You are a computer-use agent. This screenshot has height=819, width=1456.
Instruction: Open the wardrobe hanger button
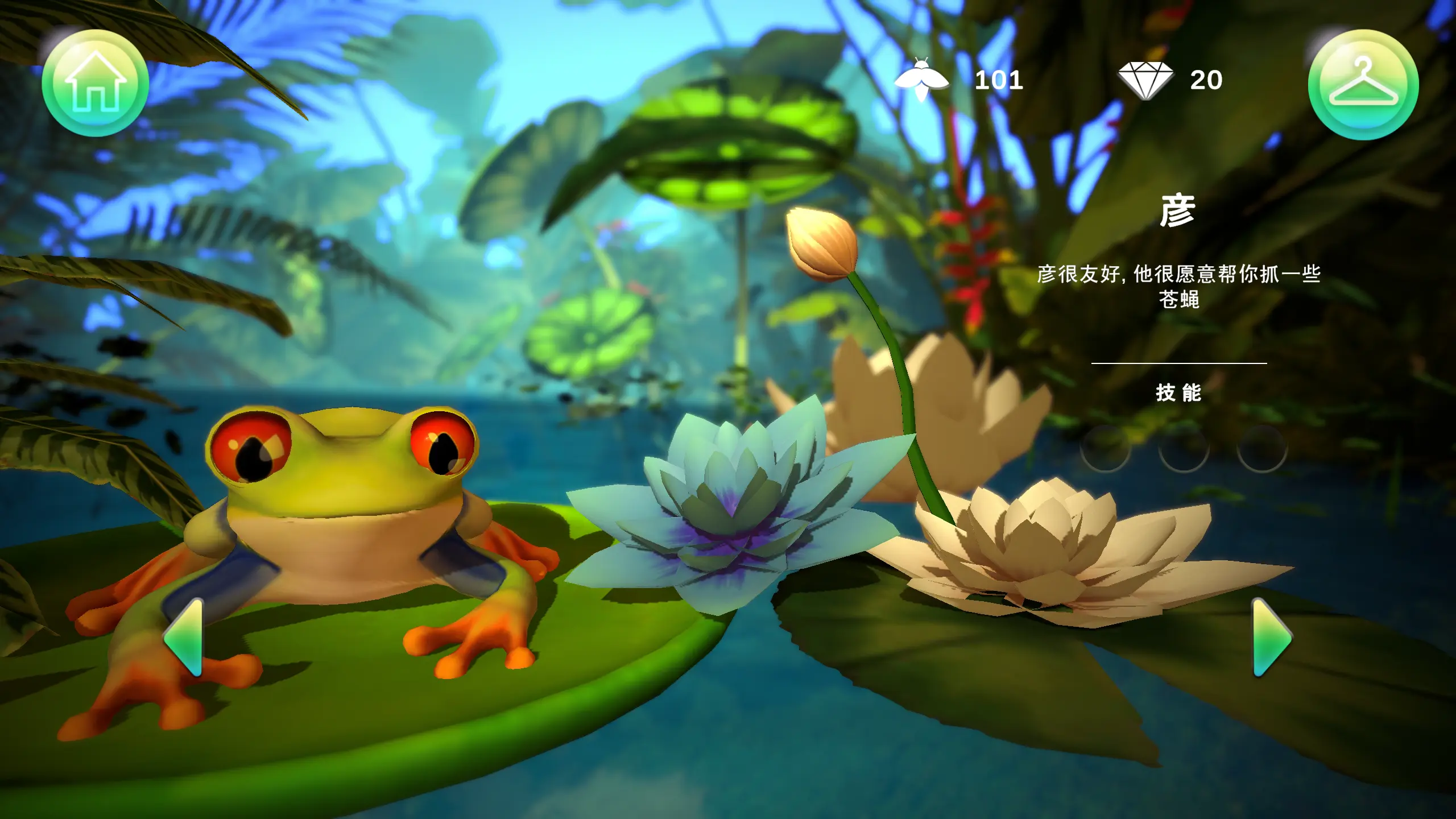1363,85
